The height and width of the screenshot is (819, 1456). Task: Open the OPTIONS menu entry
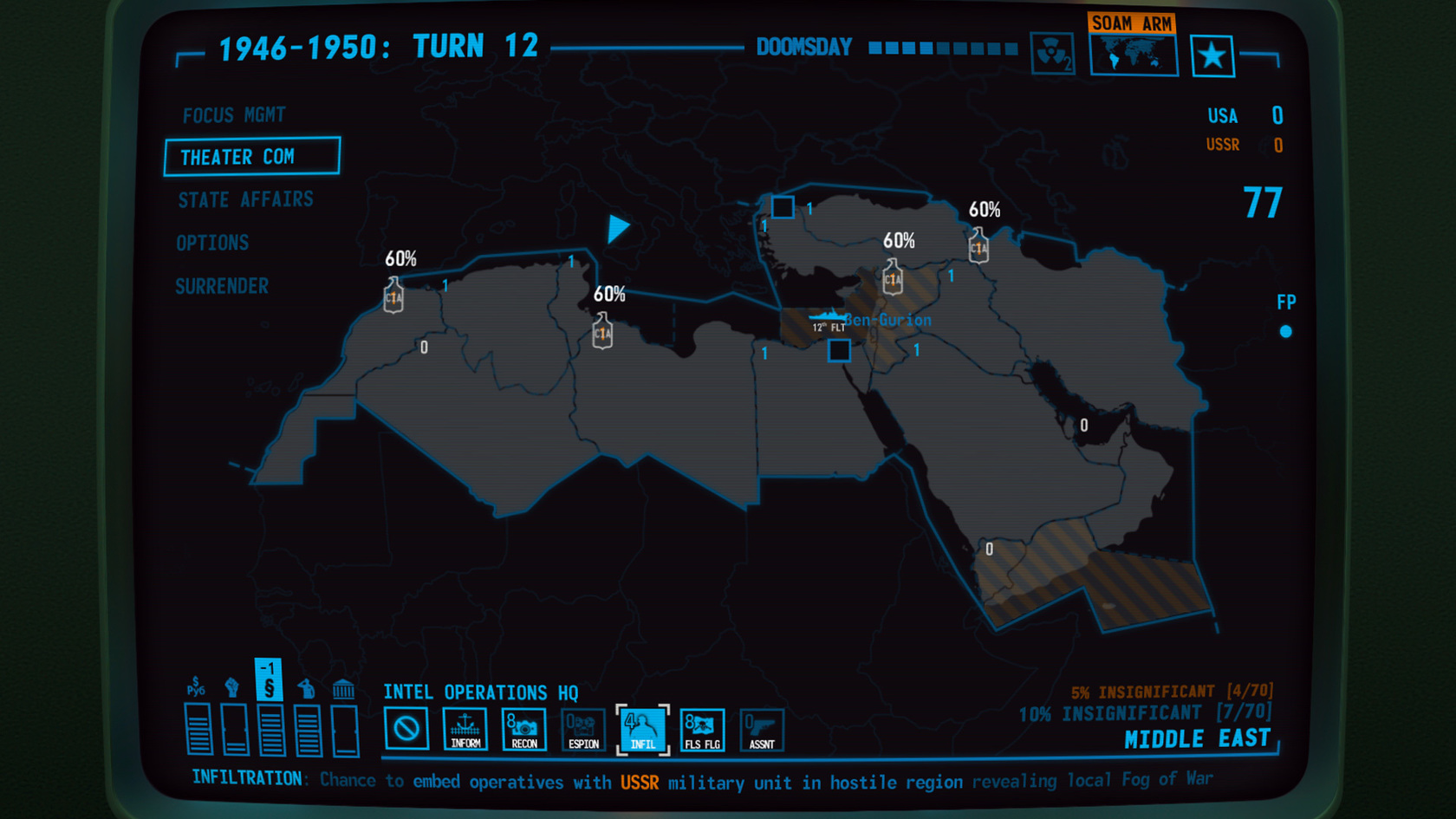coord(212,243)
